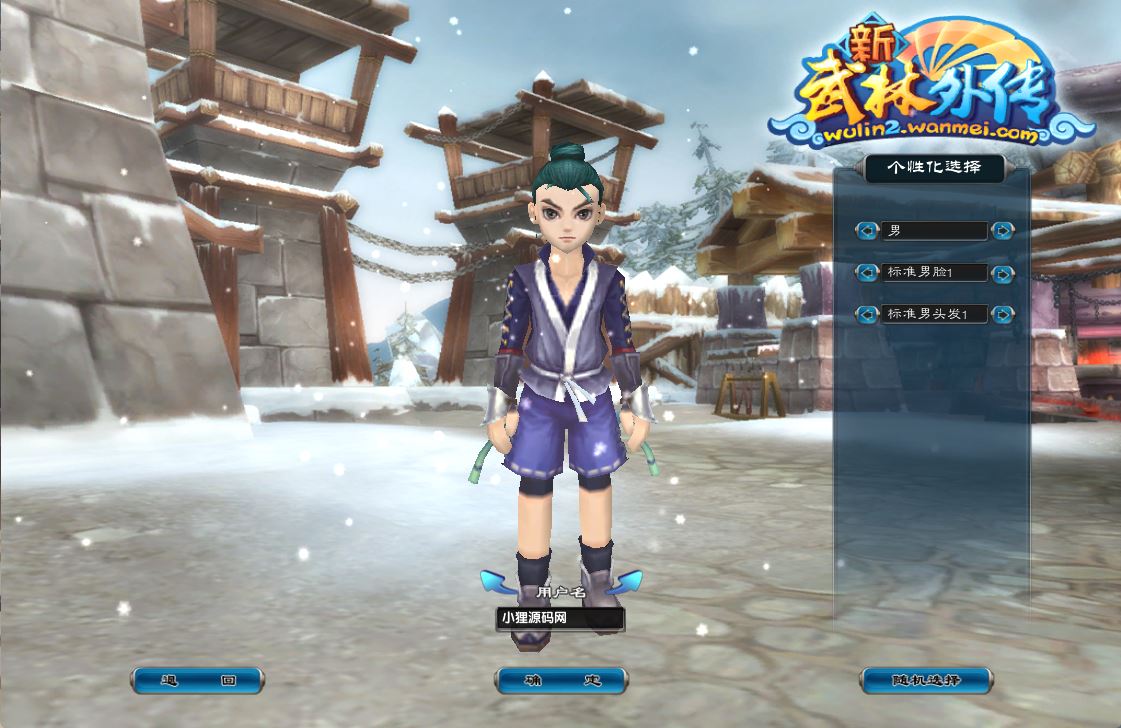Select previous face left of 标准男脸1
Image resolution: width=1121 pixels, height=728 pixels.
(x=866, y=272)
